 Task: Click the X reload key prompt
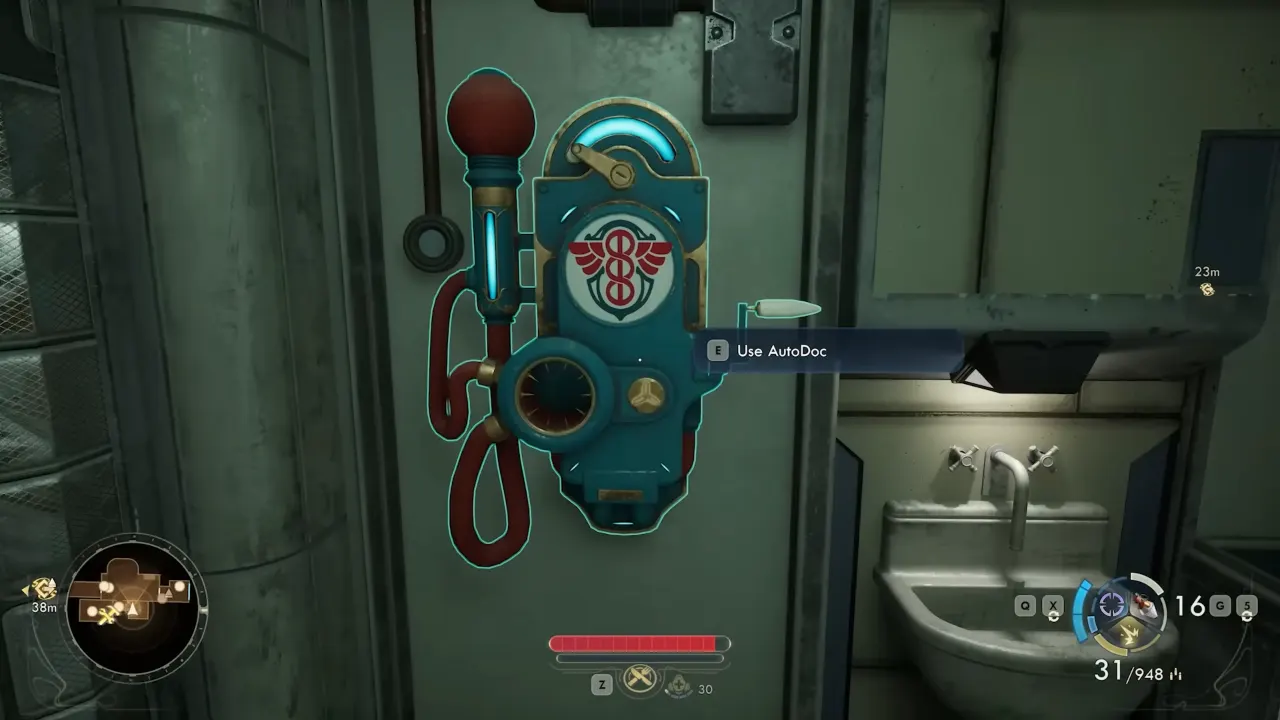tap(1052, 605)
